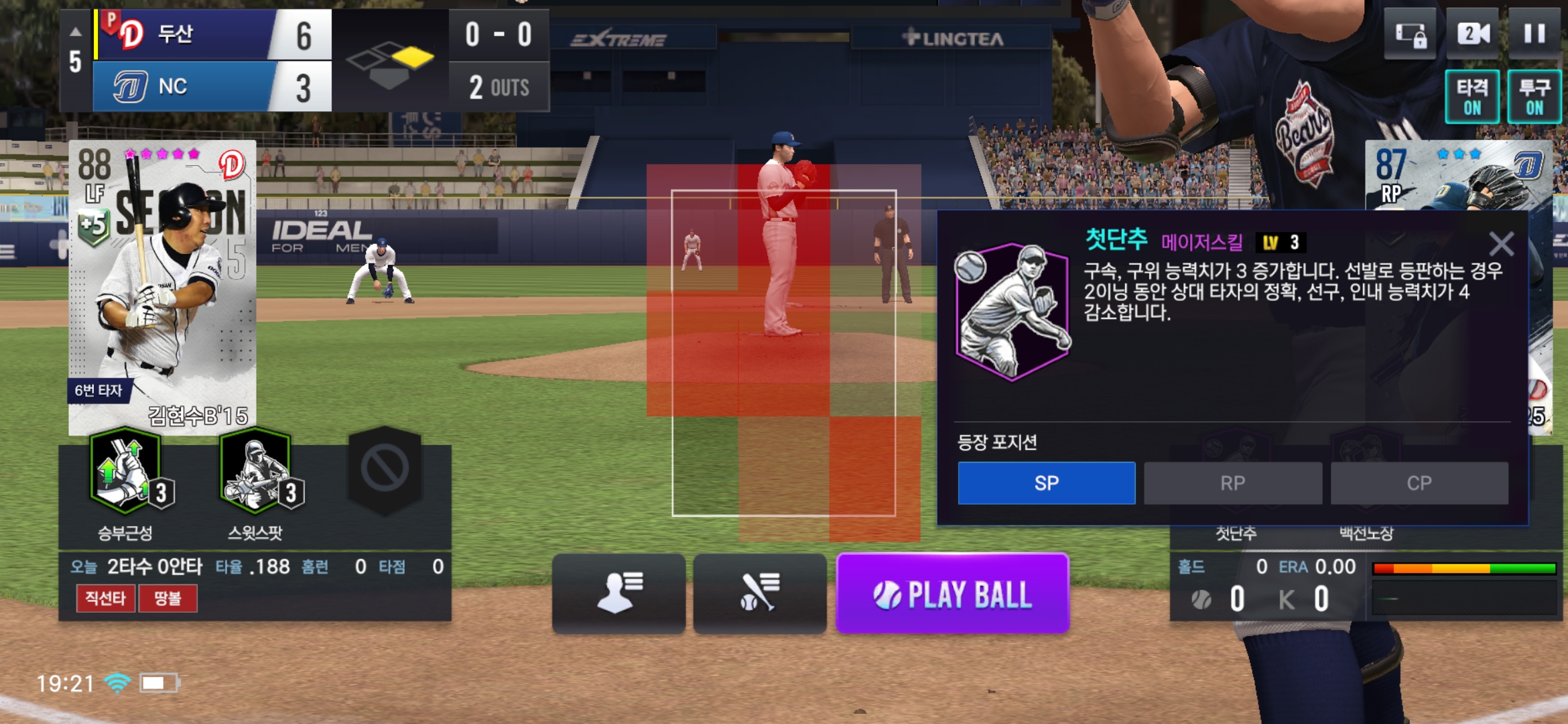Open the player lineup list button
The width and height of the screenshot is (1568, 724).
coord(618,593)
